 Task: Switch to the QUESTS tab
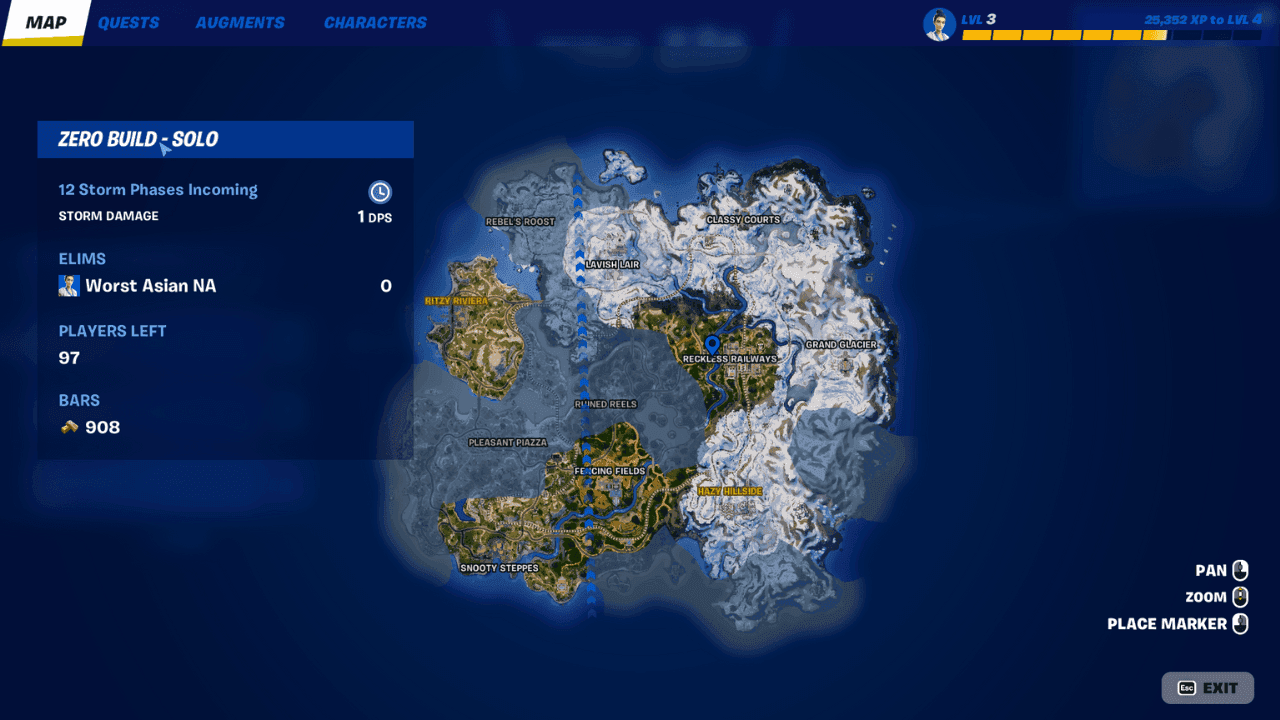click(128, 22)
